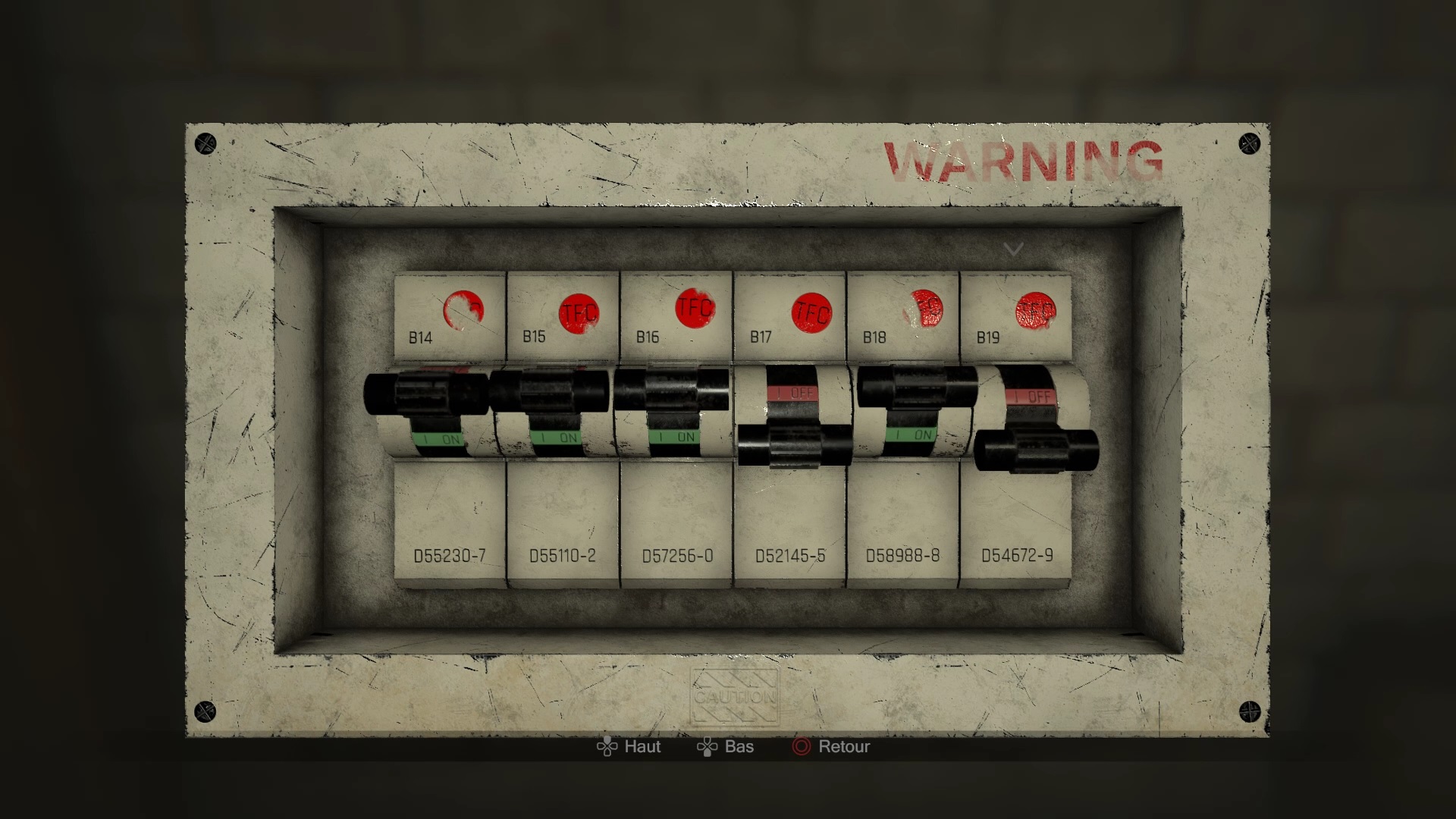Turn on the B17 breaker switch
Viewport: 1456px width, 819px height.
point(795,445)
